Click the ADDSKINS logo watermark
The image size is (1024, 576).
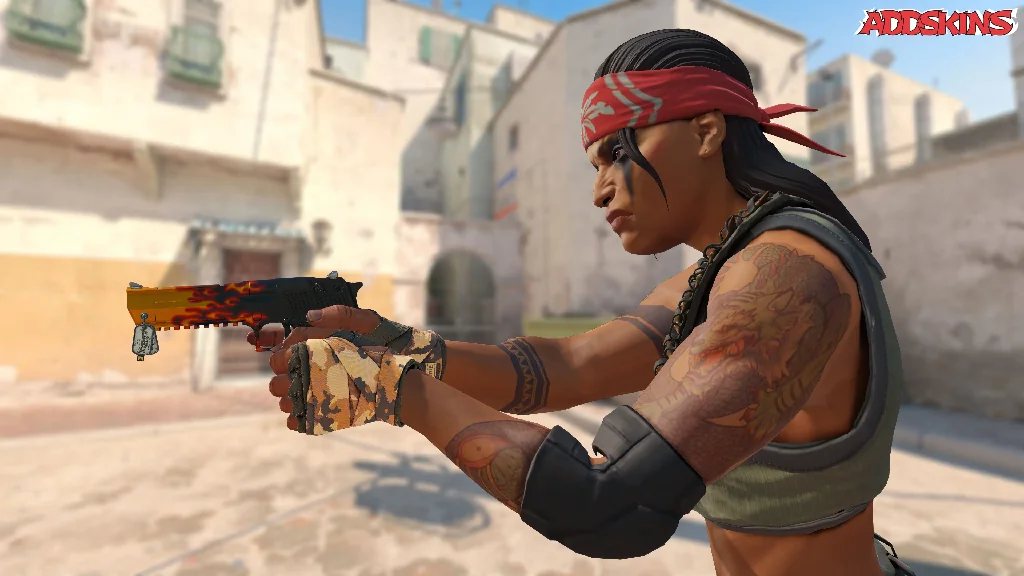(x=937, y=23)
